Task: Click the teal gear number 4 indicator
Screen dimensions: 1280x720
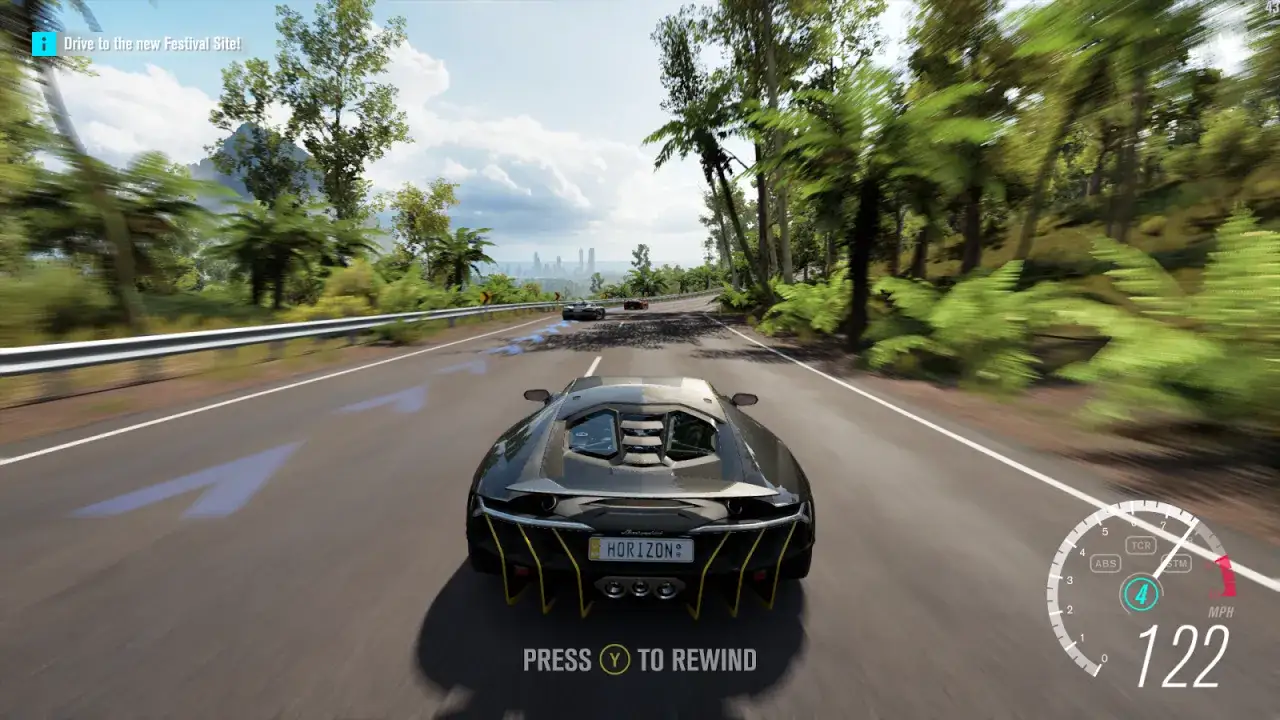Action: click(x=1142, y=592)
